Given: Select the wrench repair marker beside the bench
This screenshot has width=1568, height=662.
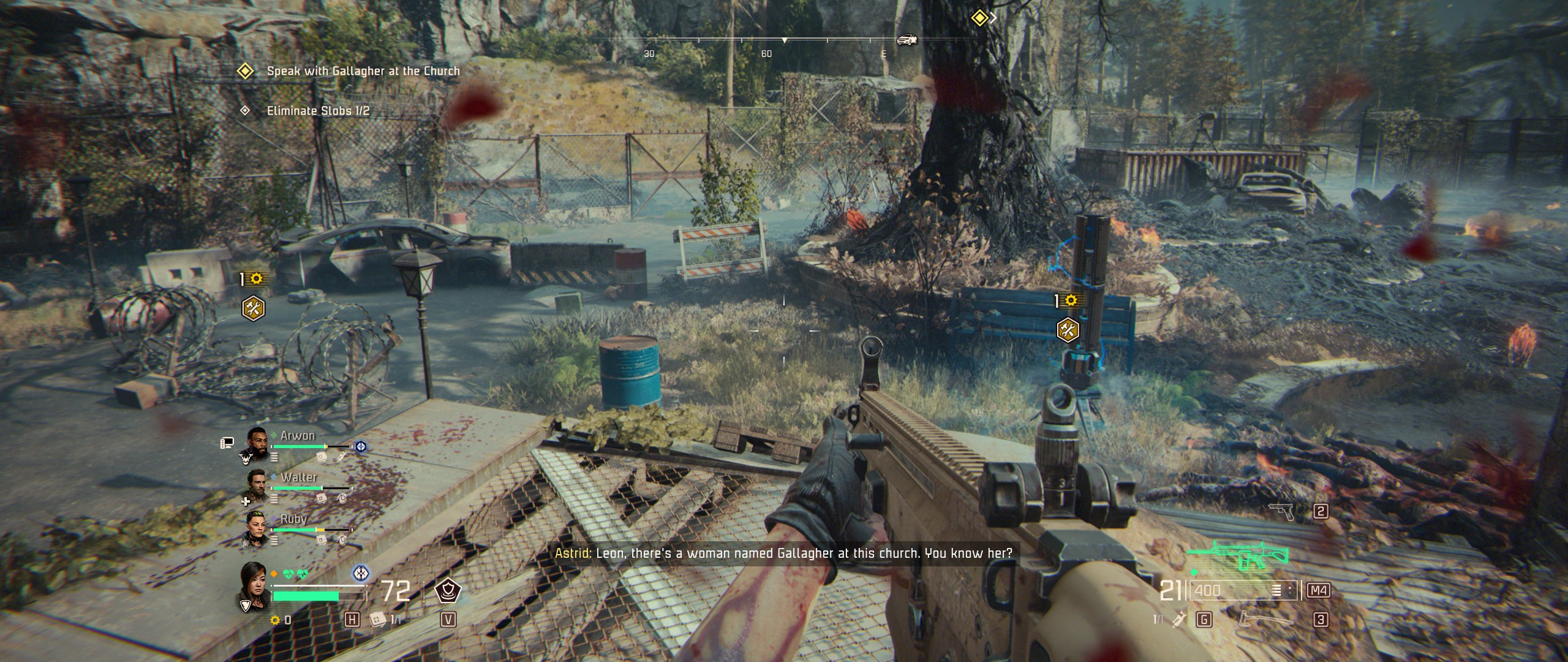Looking at the screenshot, I should (x=1068, y=330).
